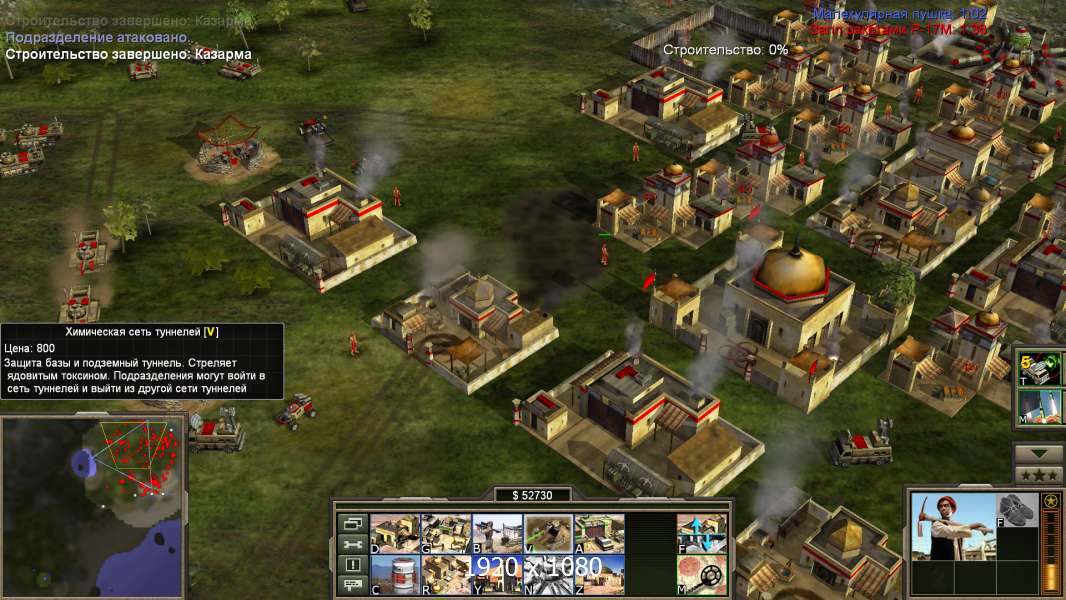Image resolution: width=1066 pixels, height=600 pixels.
Task: Click the exclamation mark button
Action: [x=352, y=565]
